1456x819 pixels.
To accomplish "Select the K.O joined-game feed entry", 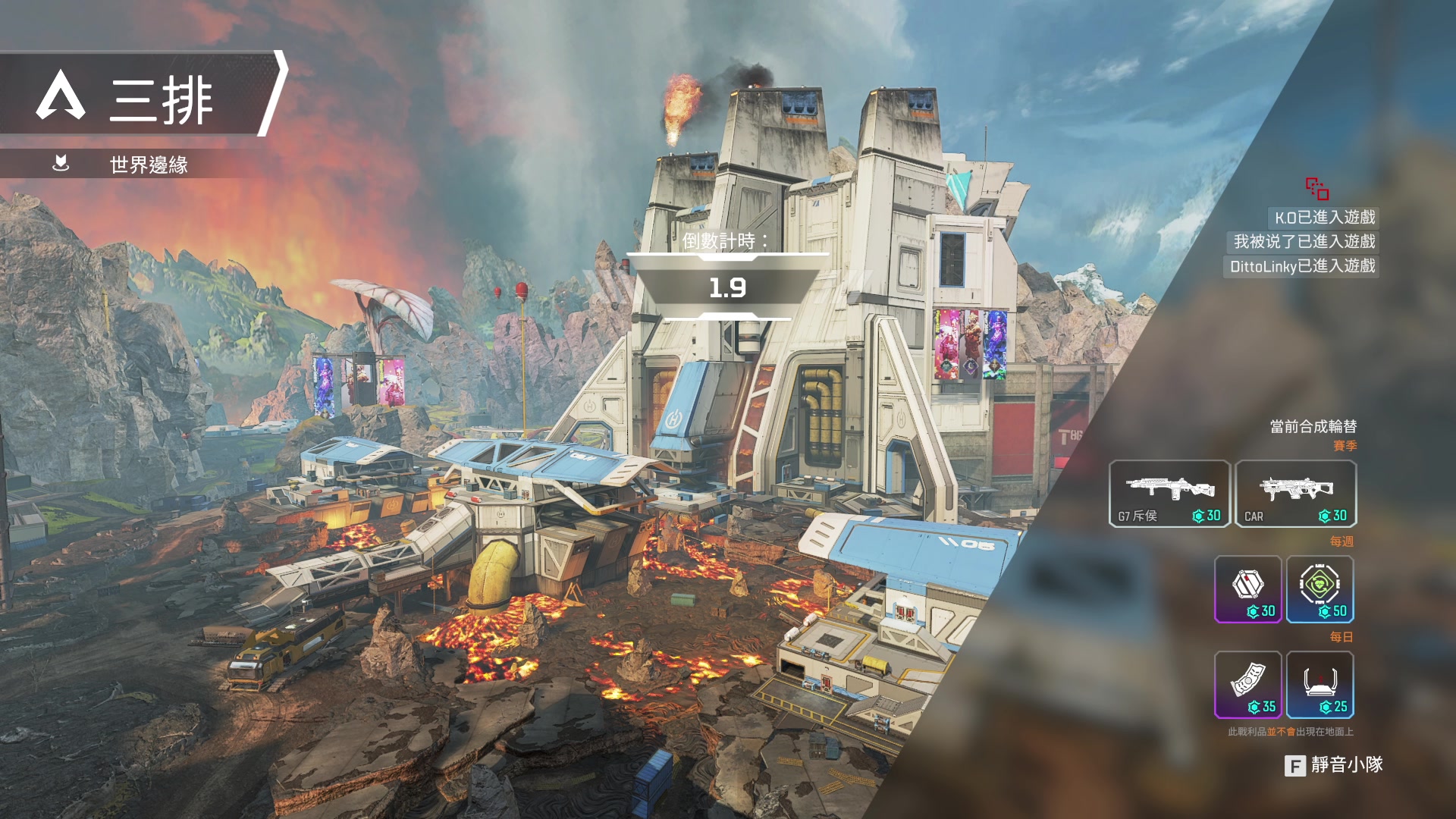I will point(1324,218).
